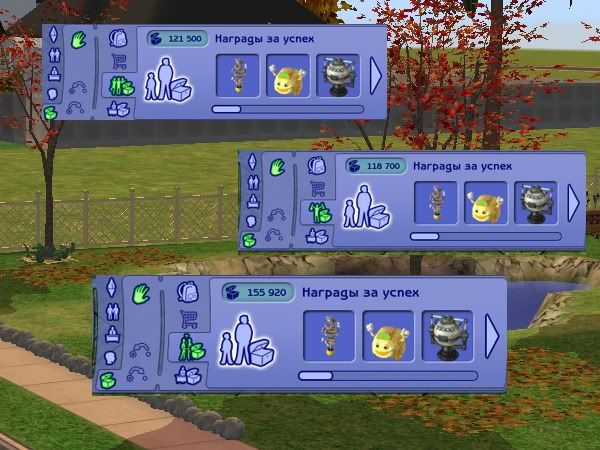Choose the round machine reward in the 118 700 panel
This screenshot has width=600, height=450.
click(535, 203)
